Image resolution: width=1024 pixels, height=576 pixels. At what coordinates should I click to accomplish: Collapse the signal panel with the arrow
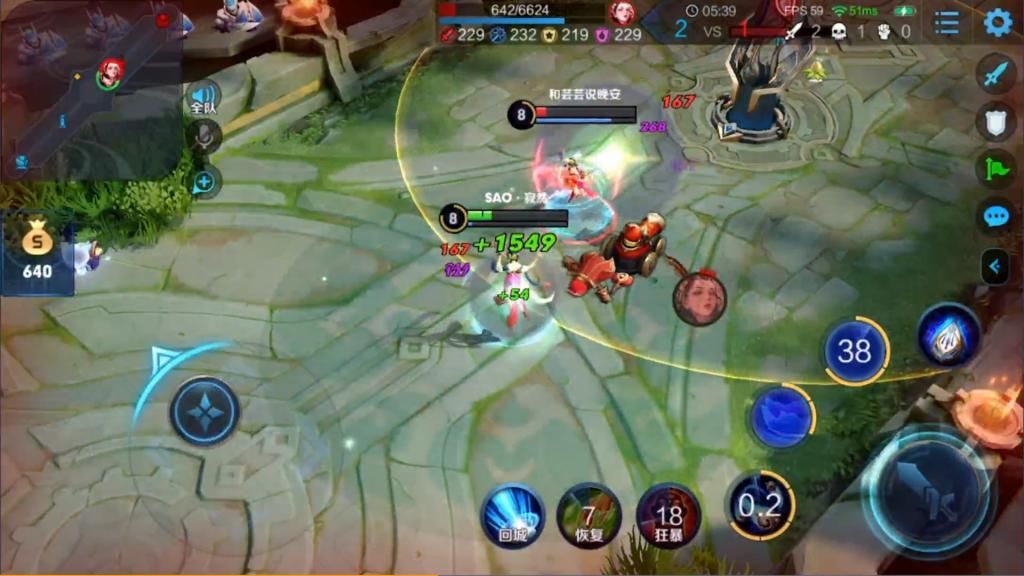pyautogui.click(x=996, y=266)
